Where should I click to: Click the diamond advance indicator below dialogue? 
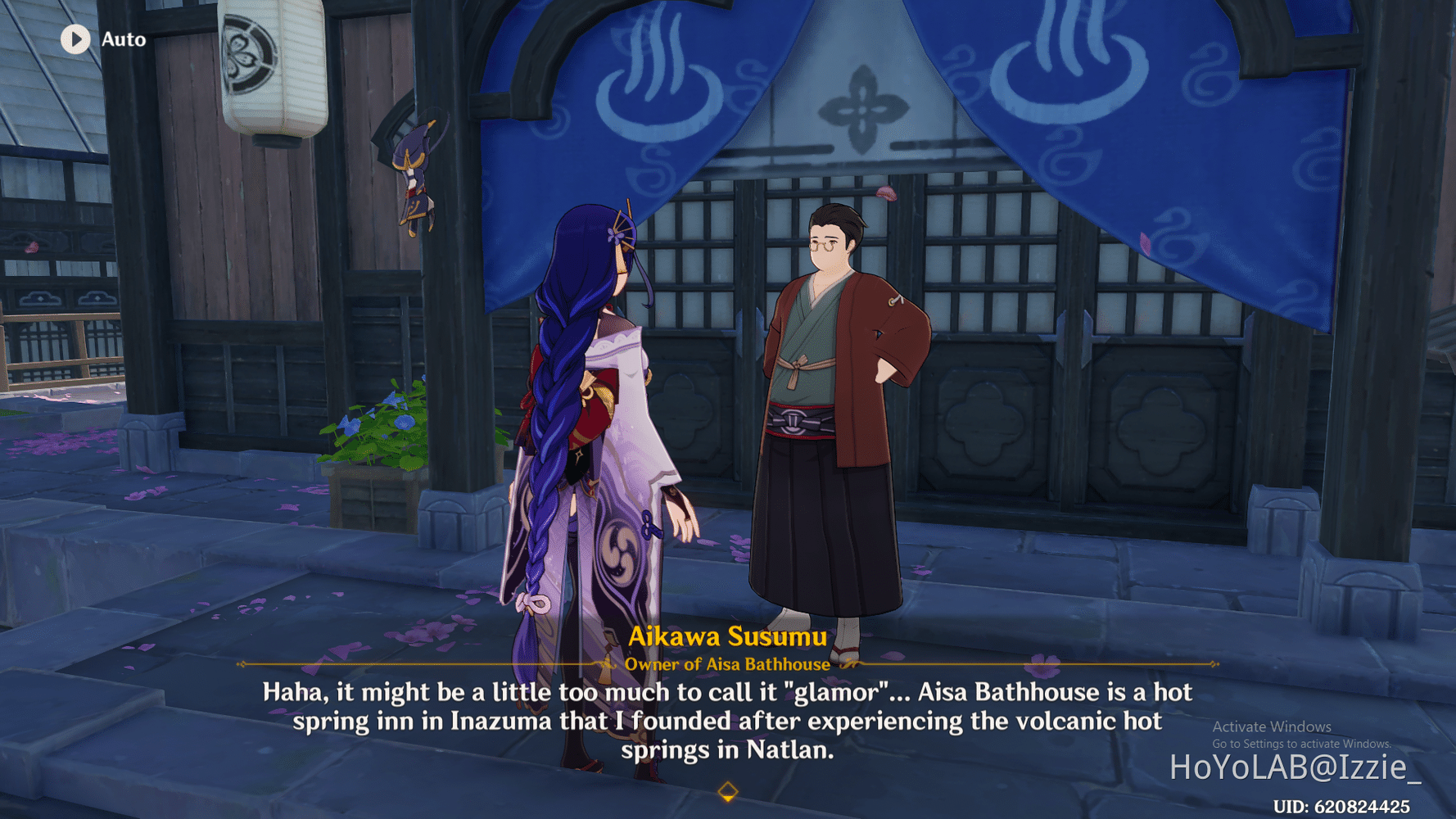[727, 792]
